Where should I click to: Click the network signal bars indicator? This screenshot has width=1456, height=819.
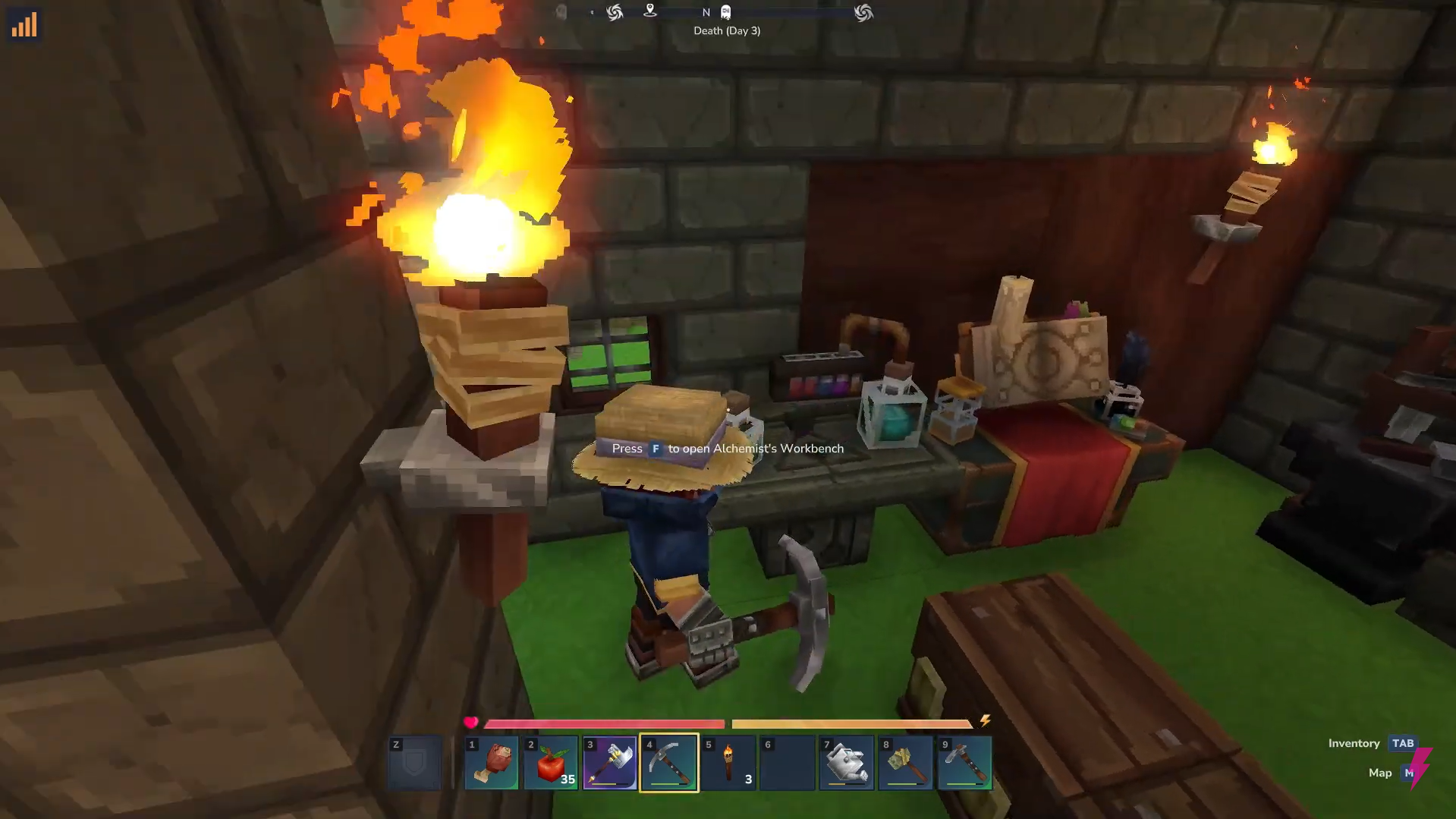coord(24,24)
